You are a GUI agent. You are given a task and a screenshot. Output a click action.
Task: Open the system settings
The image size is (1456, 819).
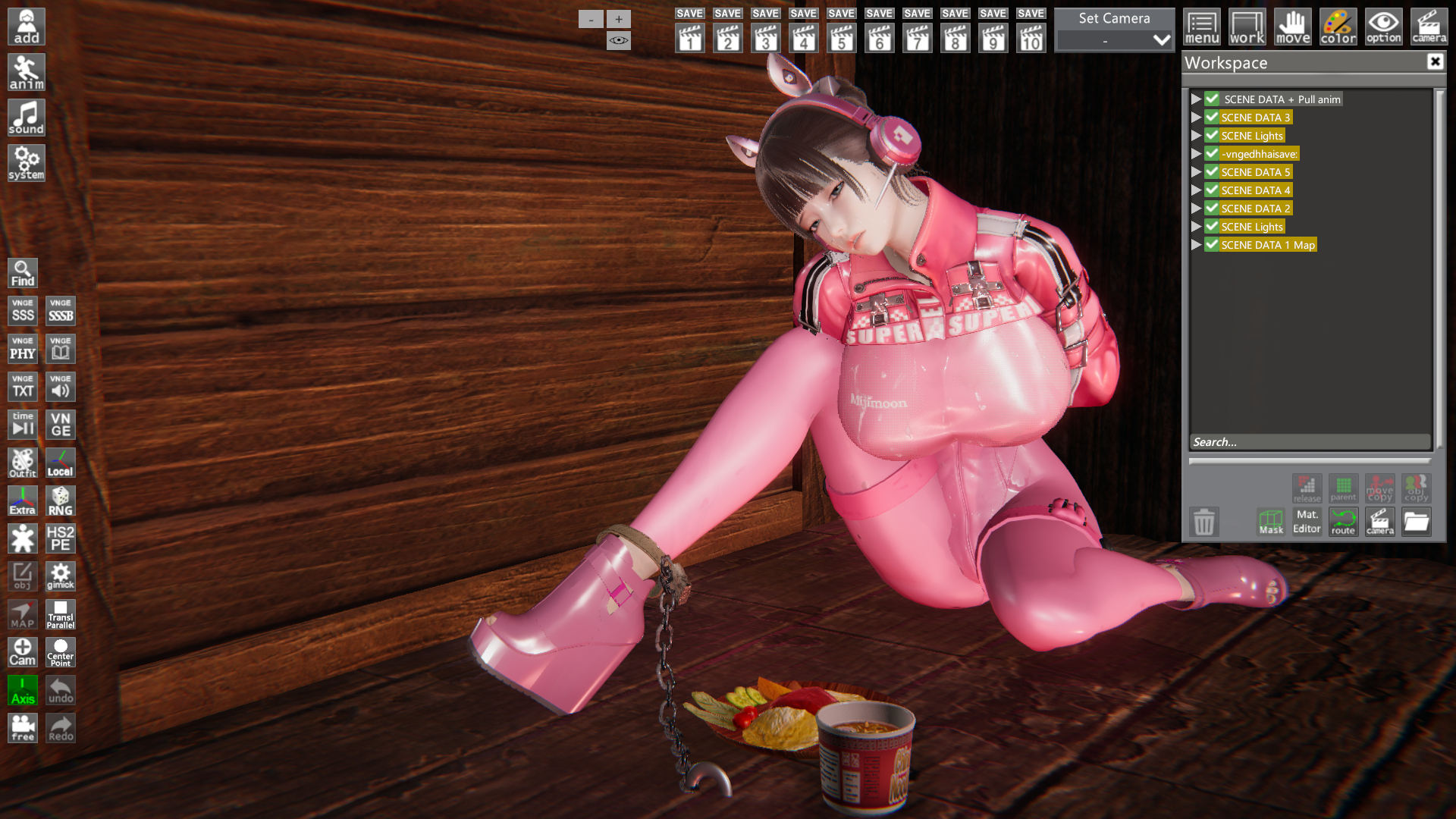point(27,163)
